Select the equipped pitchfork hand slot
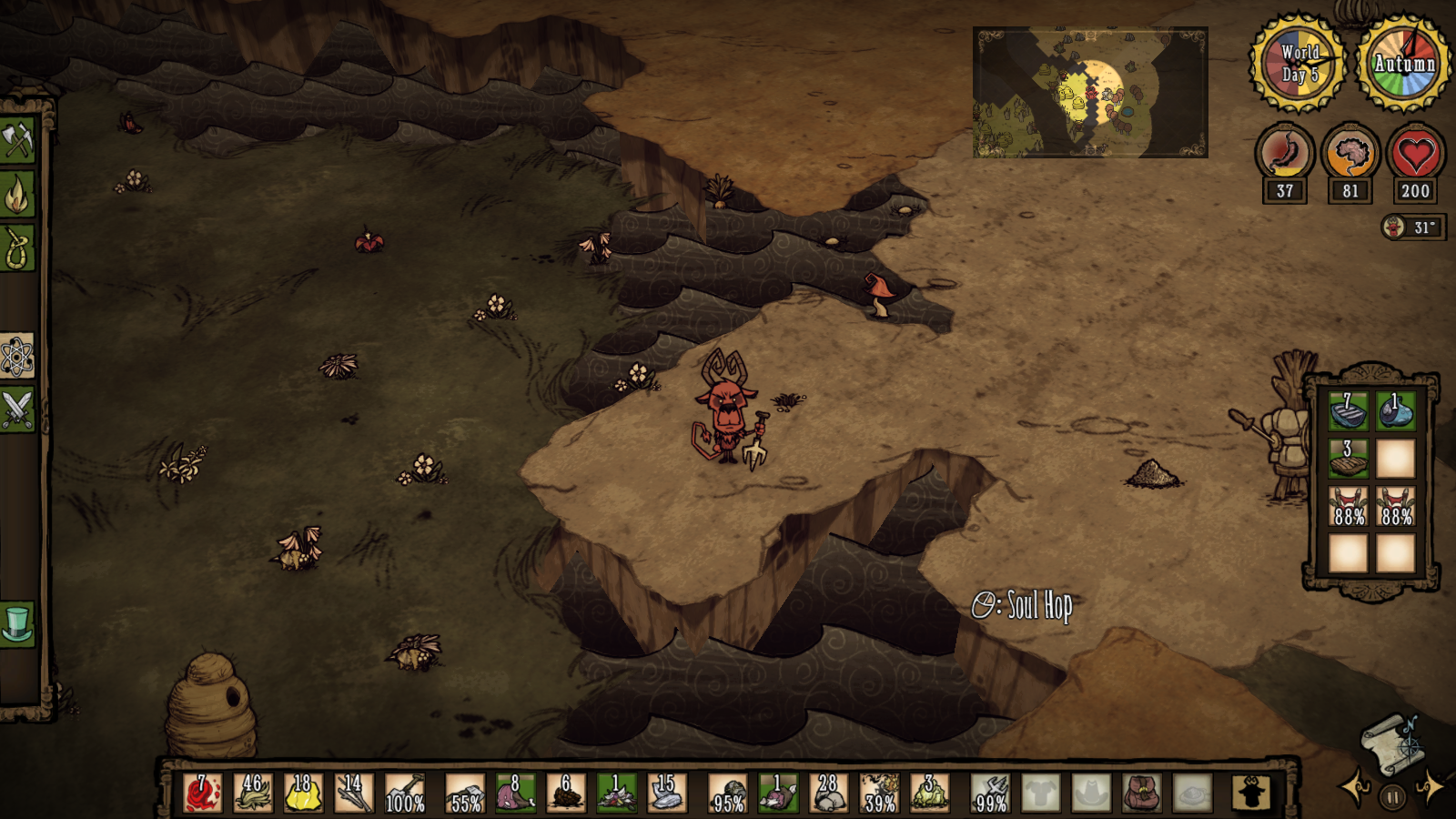This screenshot has height=819, width=1456. (x=990, y=793)
